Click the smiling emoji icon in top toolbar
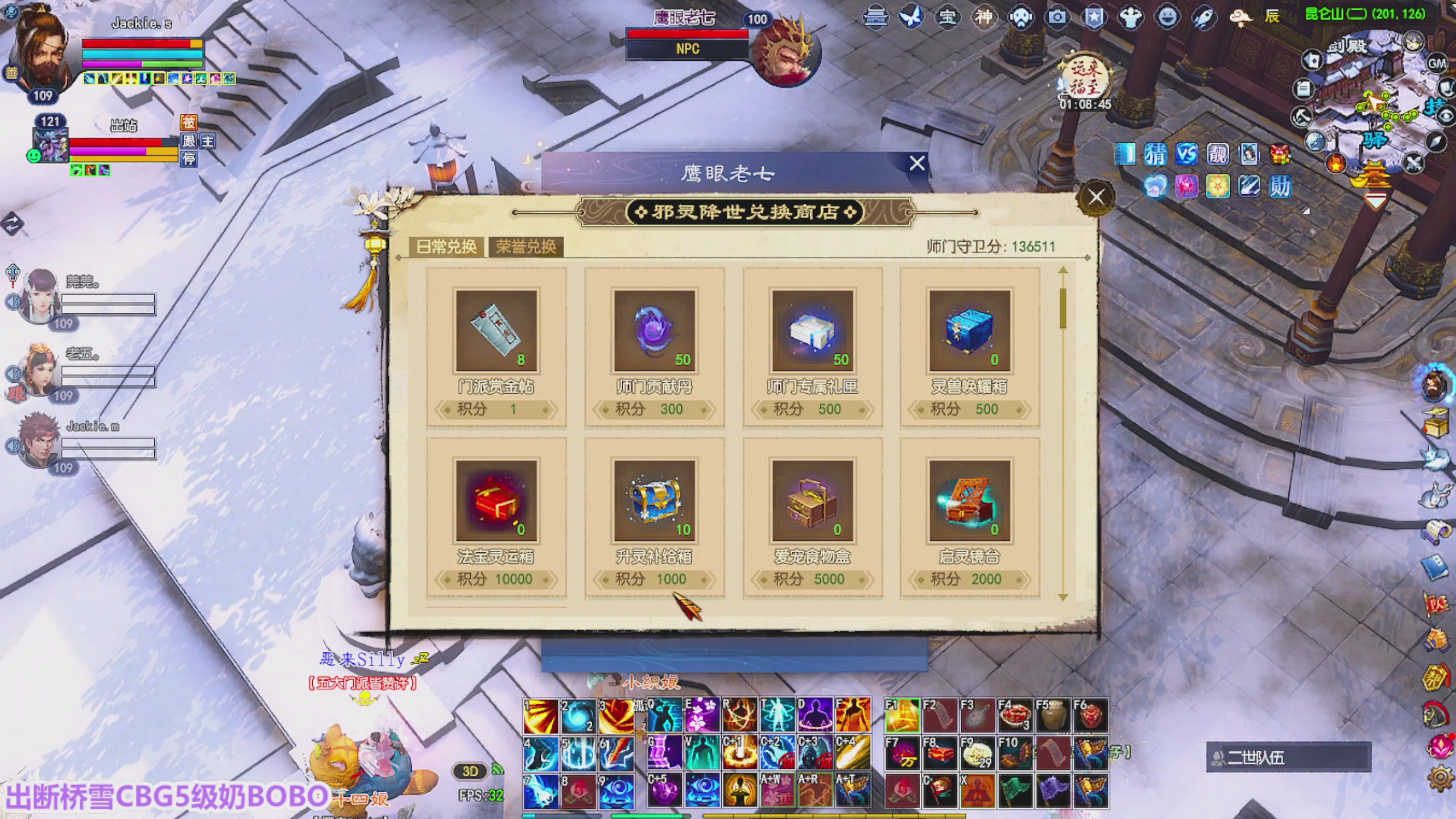Image resolution: width=1456 pixels, height=819 pixels. (x=1168, y=17)
